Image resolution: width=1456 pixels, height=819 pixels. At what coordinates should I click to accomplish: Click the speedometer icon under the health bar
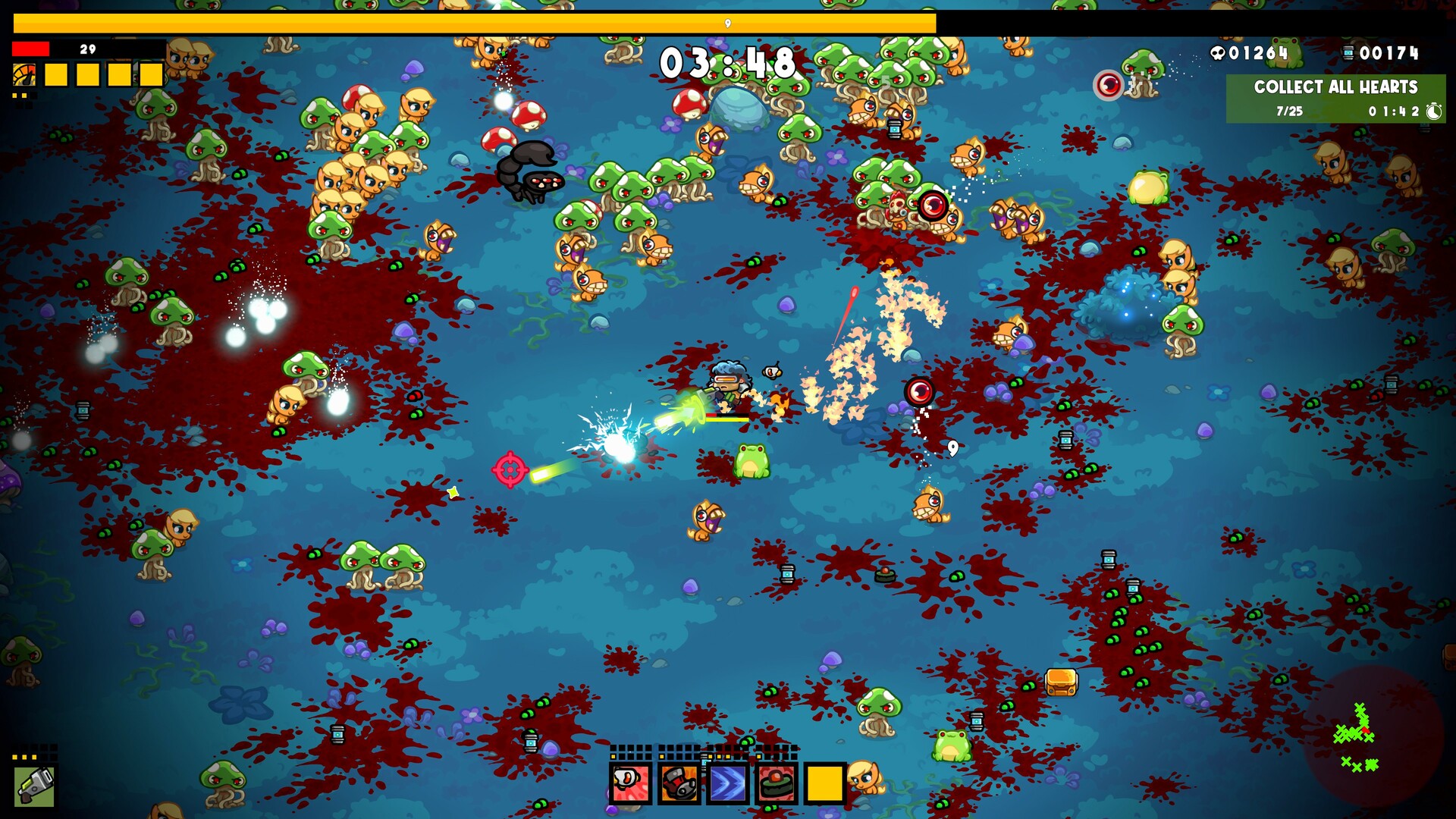point(24,74)
